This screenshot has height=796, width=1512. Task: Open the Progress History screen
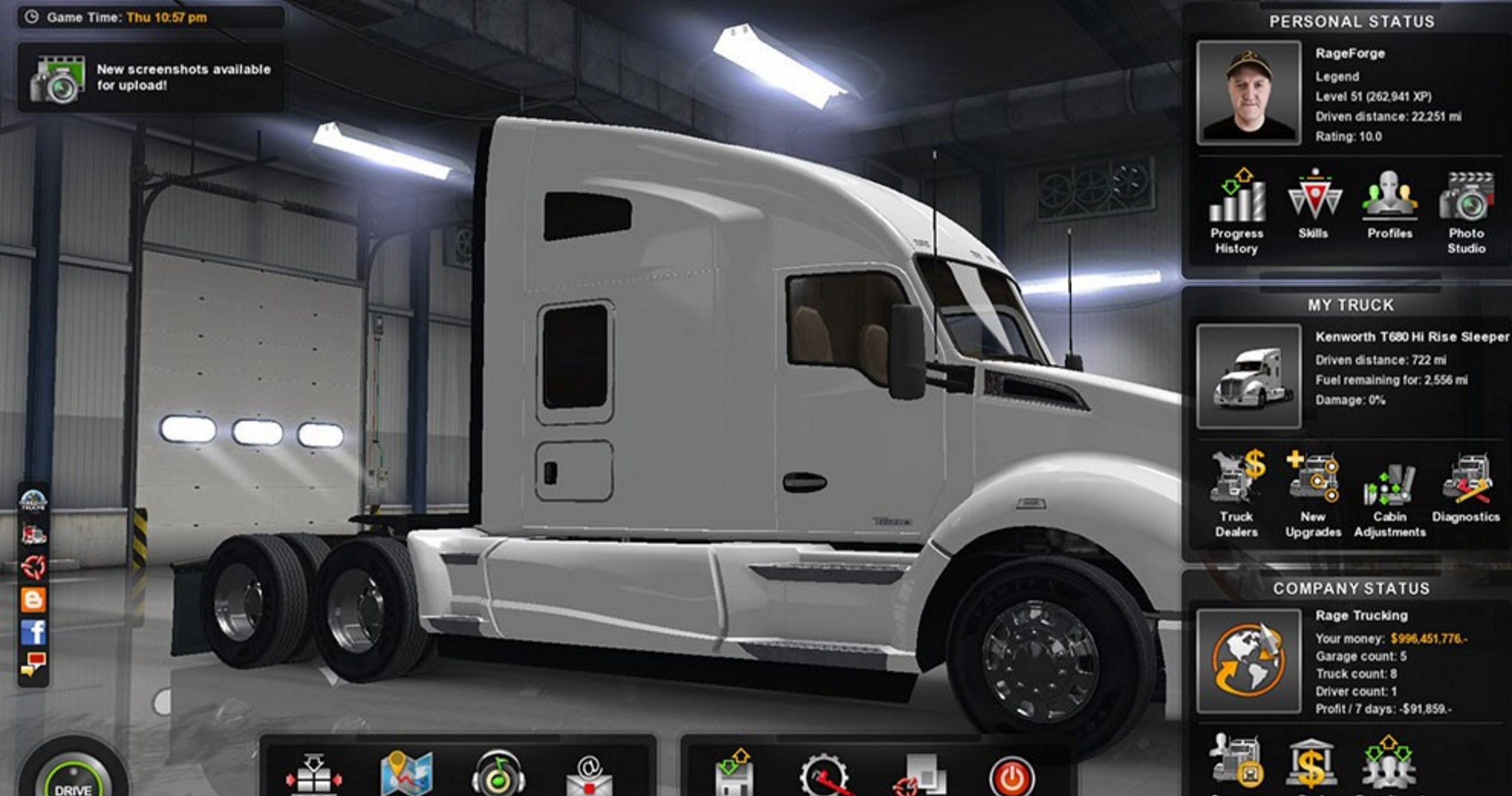pos(1237,212)
